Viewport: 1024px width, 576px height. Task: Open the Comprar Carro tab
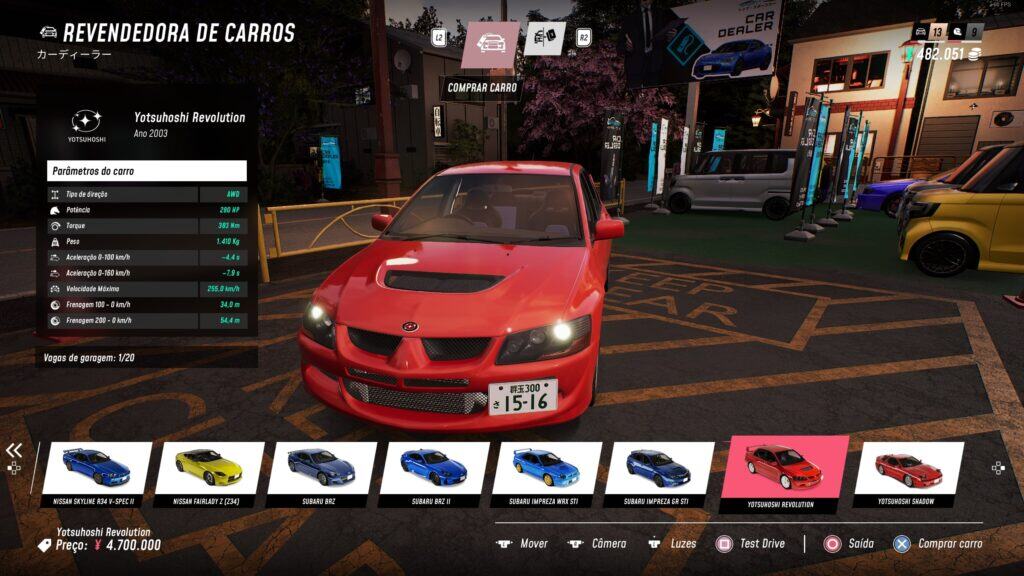490,44
